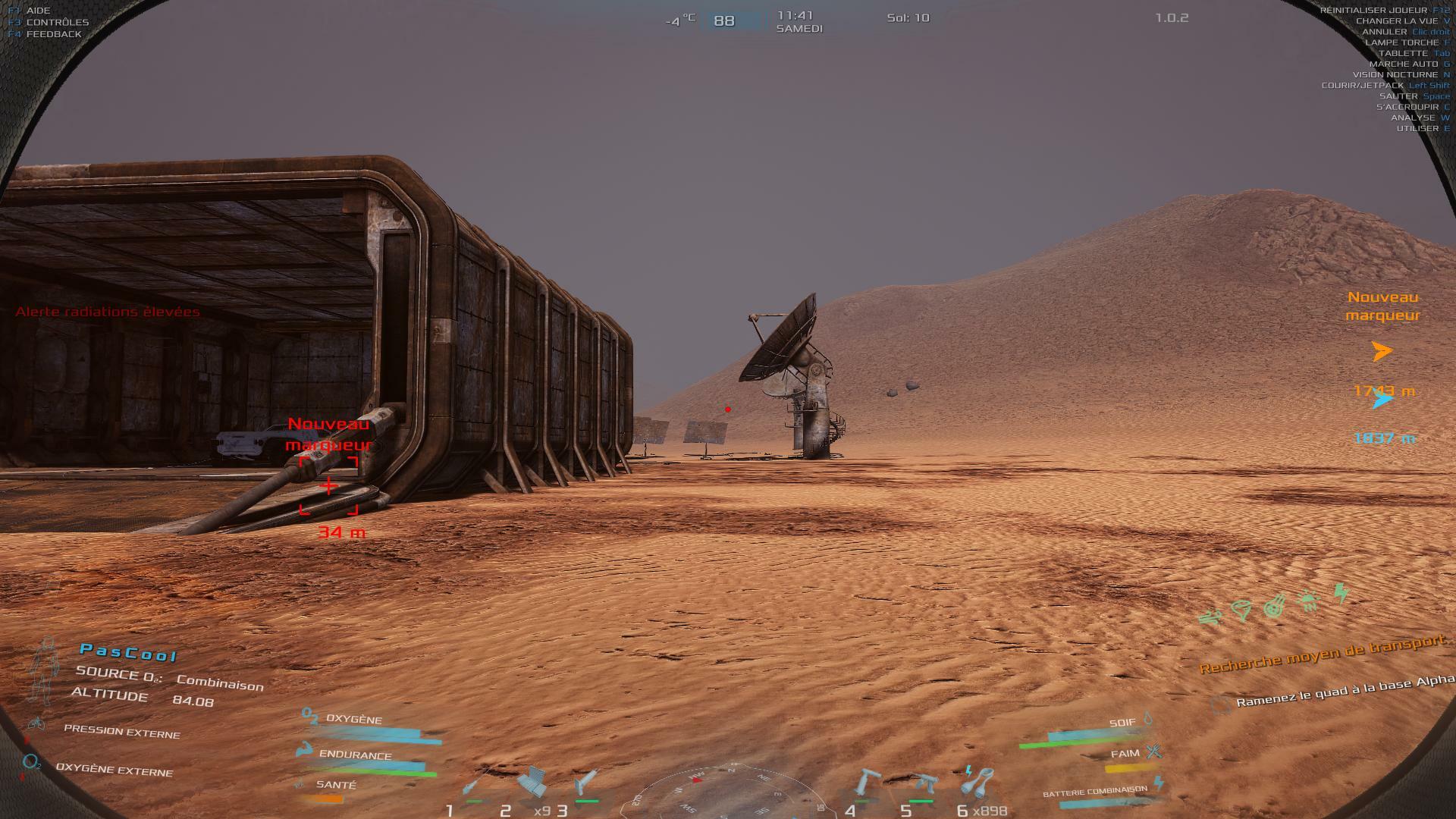Click the tornado status icon
The width and height of the screenshot is (1456, 819).
click(x=1241, y=610)
